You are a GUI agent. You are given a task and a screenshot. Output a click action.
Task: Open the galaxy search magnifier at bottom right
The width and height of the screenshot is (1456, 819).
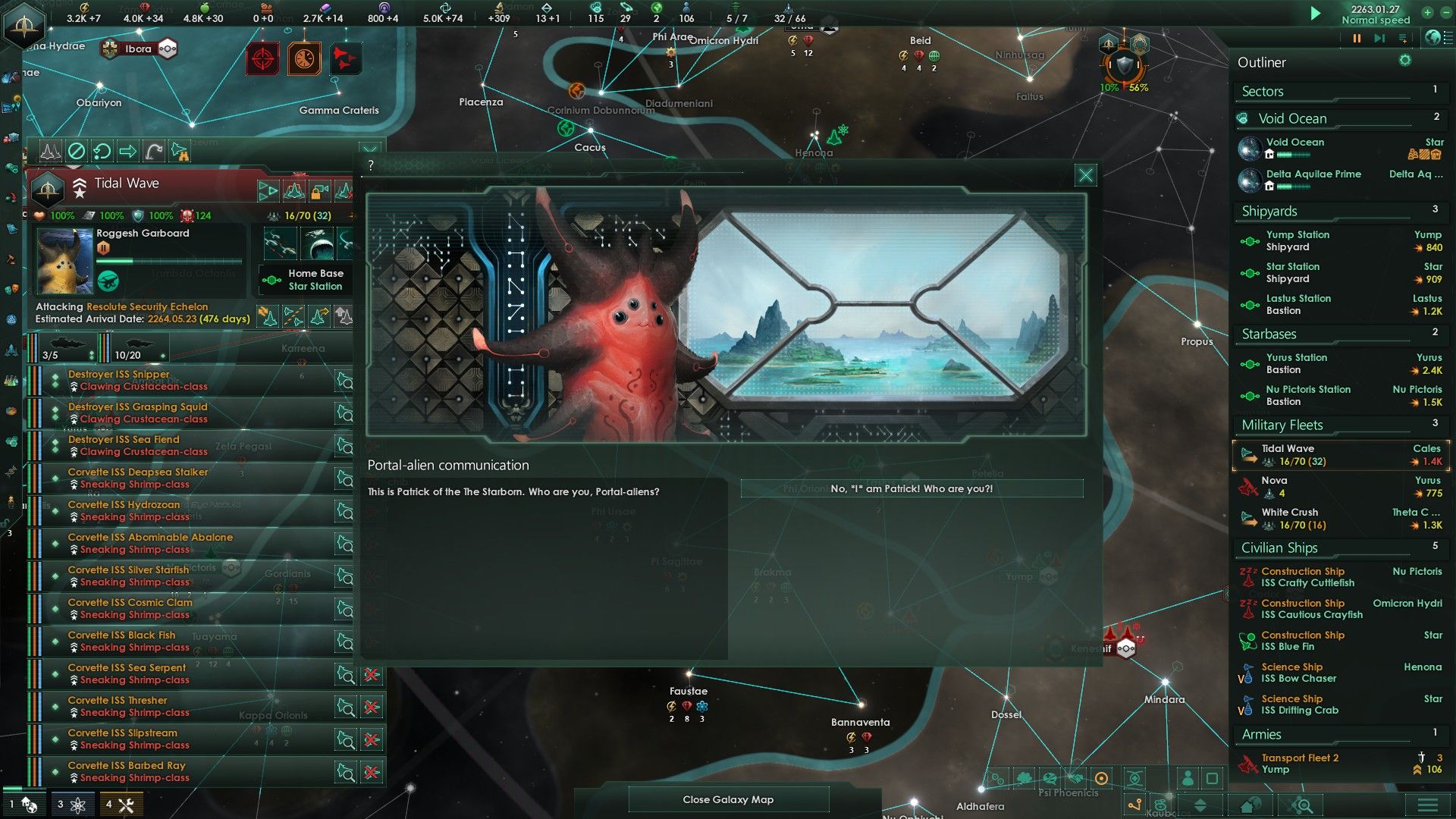click(x=1302, y=805)
